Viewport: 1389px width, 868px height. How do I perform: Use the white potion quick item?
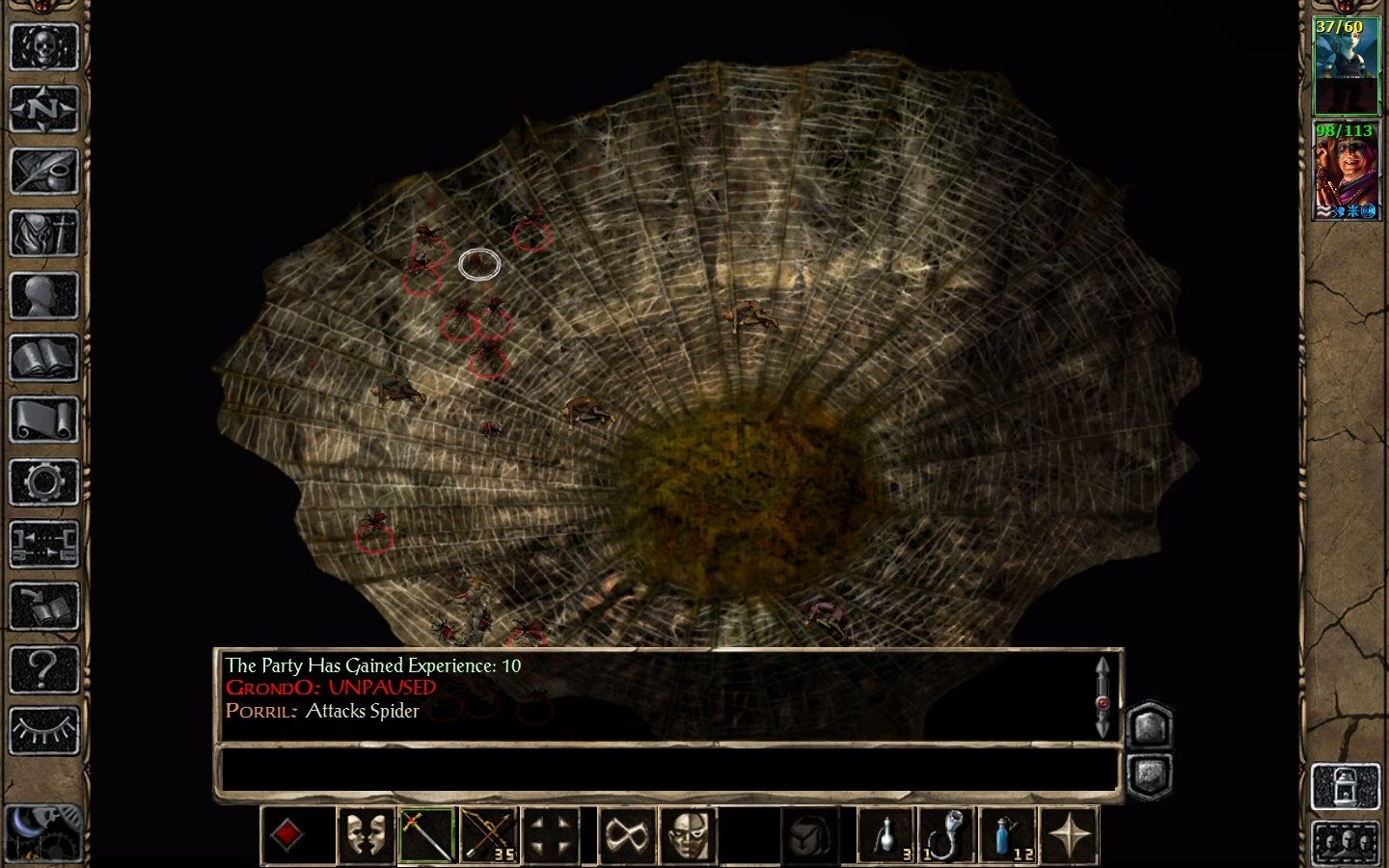pyautogui.click(x=886, y=835)
